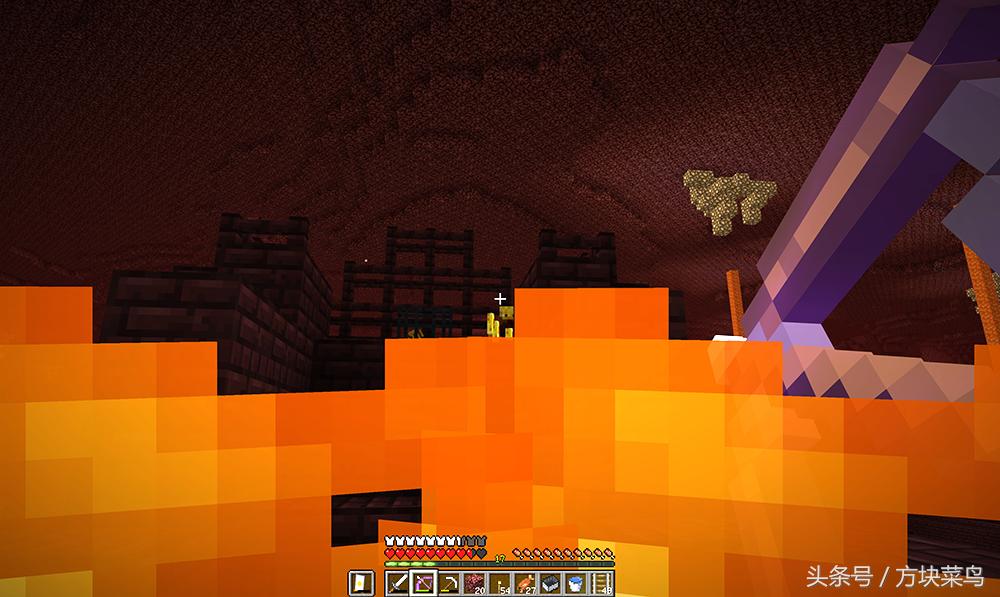Click the off-hand banner slot

coord(360,582)
